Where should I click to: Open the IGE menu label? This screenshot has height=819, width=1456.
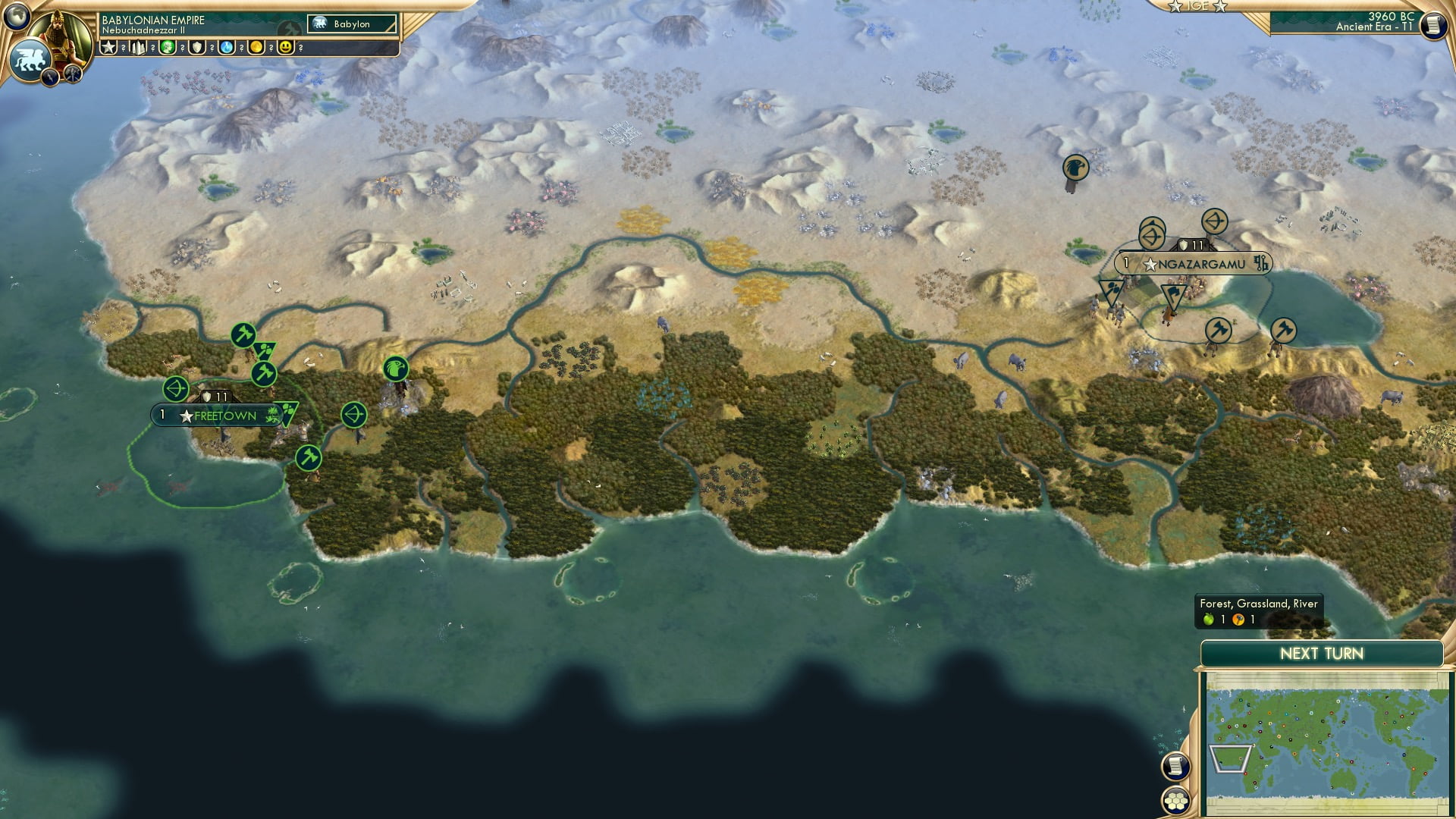[x=1197, y=6]
